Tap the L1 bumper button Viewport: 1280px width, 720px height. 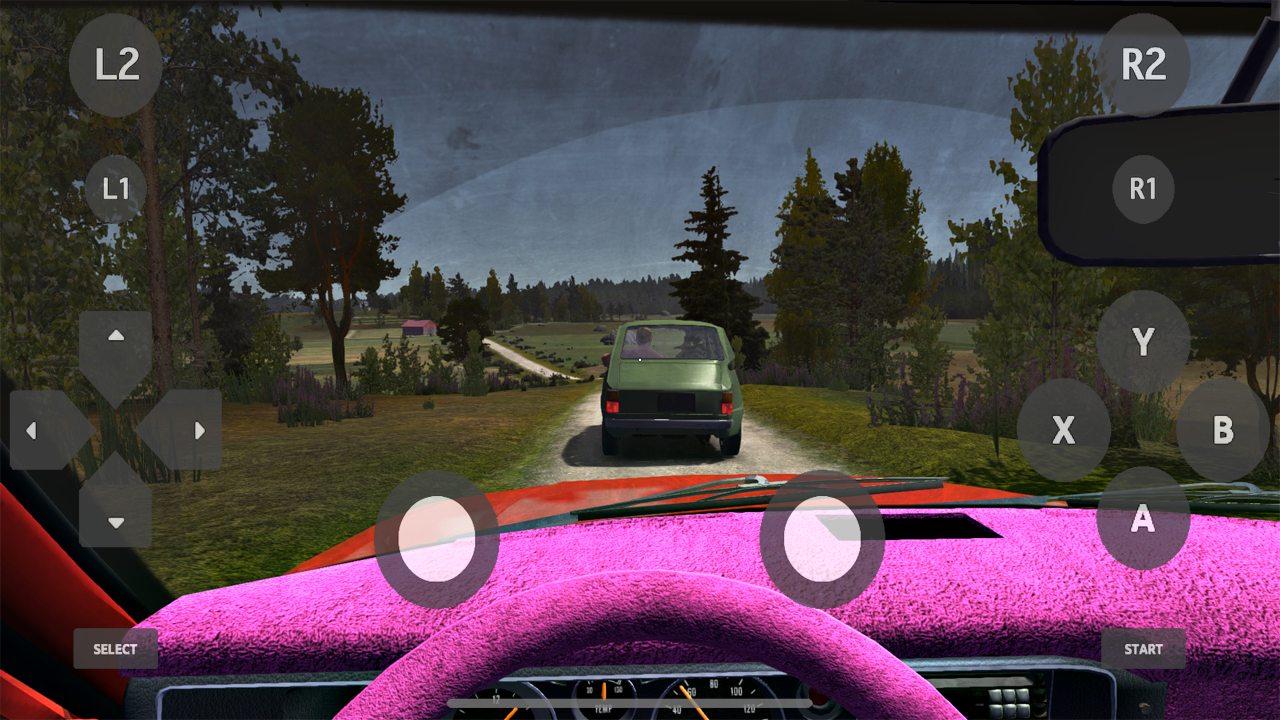tap(116, 188)
